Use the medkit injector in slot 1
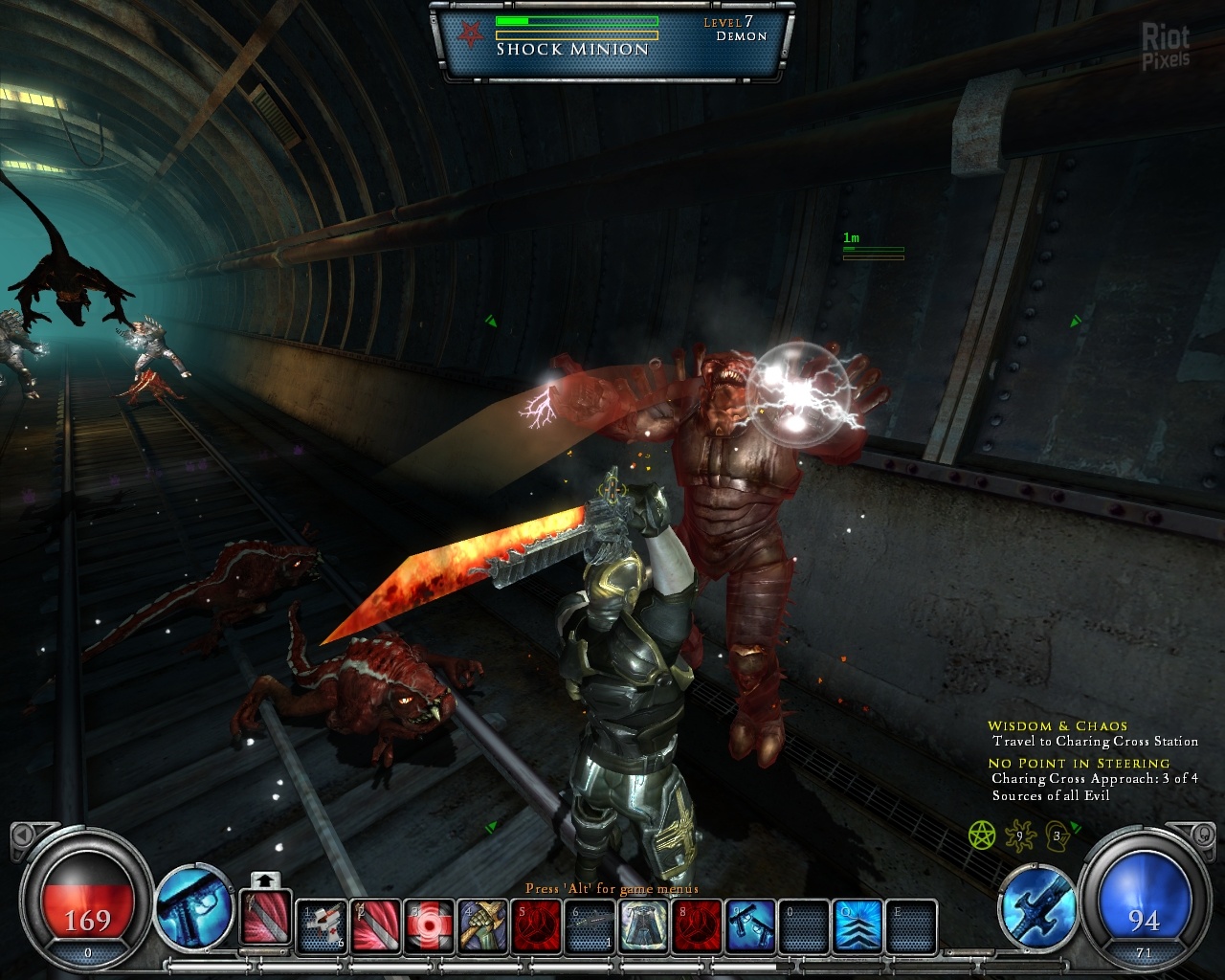Screen dimensions: 1225x980 [322, 926]
